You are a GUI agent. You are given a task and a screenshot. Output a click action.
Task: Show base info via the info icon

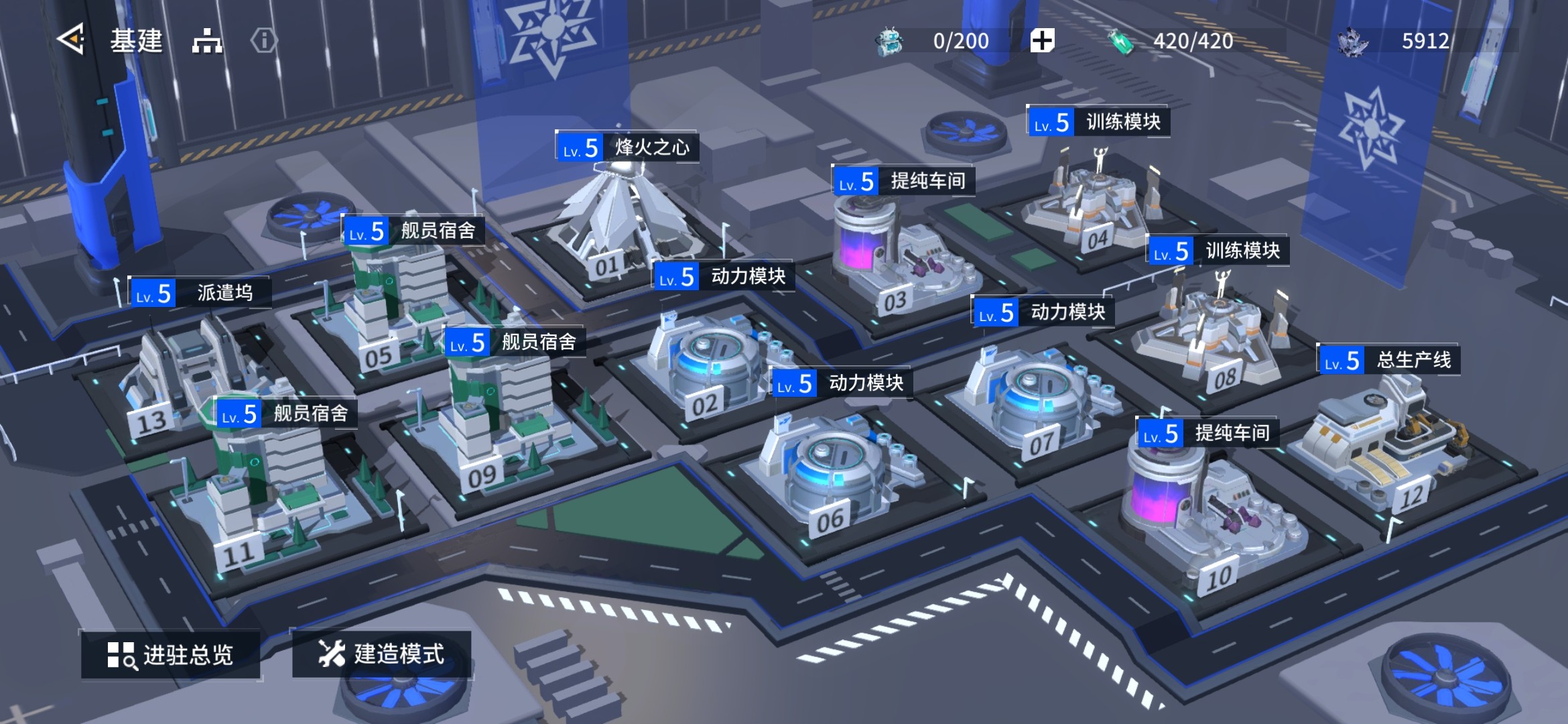tap(263, 41)
